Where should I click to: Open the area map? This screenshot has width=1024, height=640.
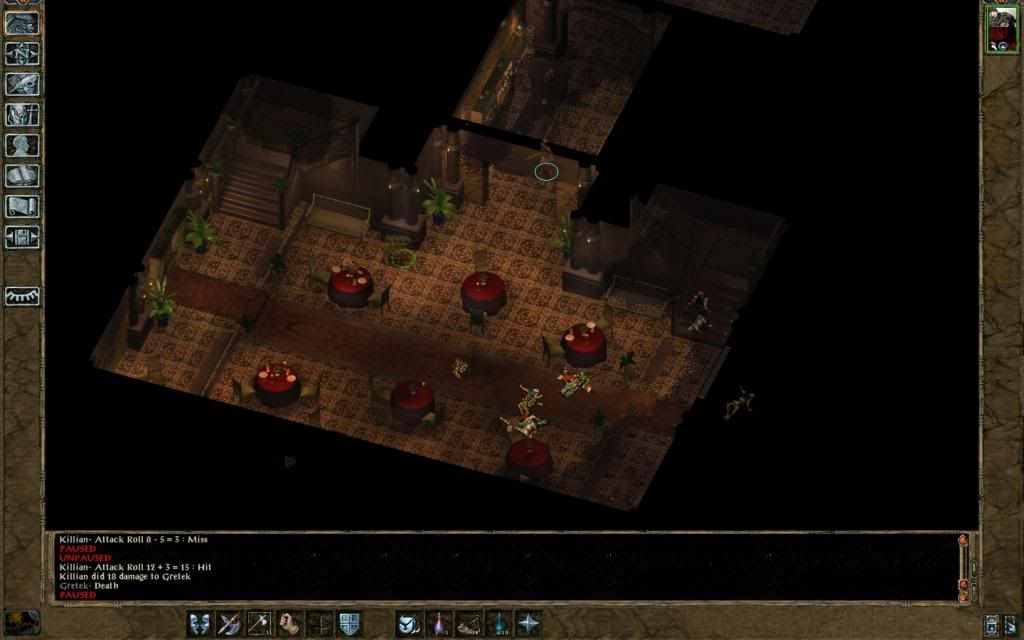tap(22, 53)
